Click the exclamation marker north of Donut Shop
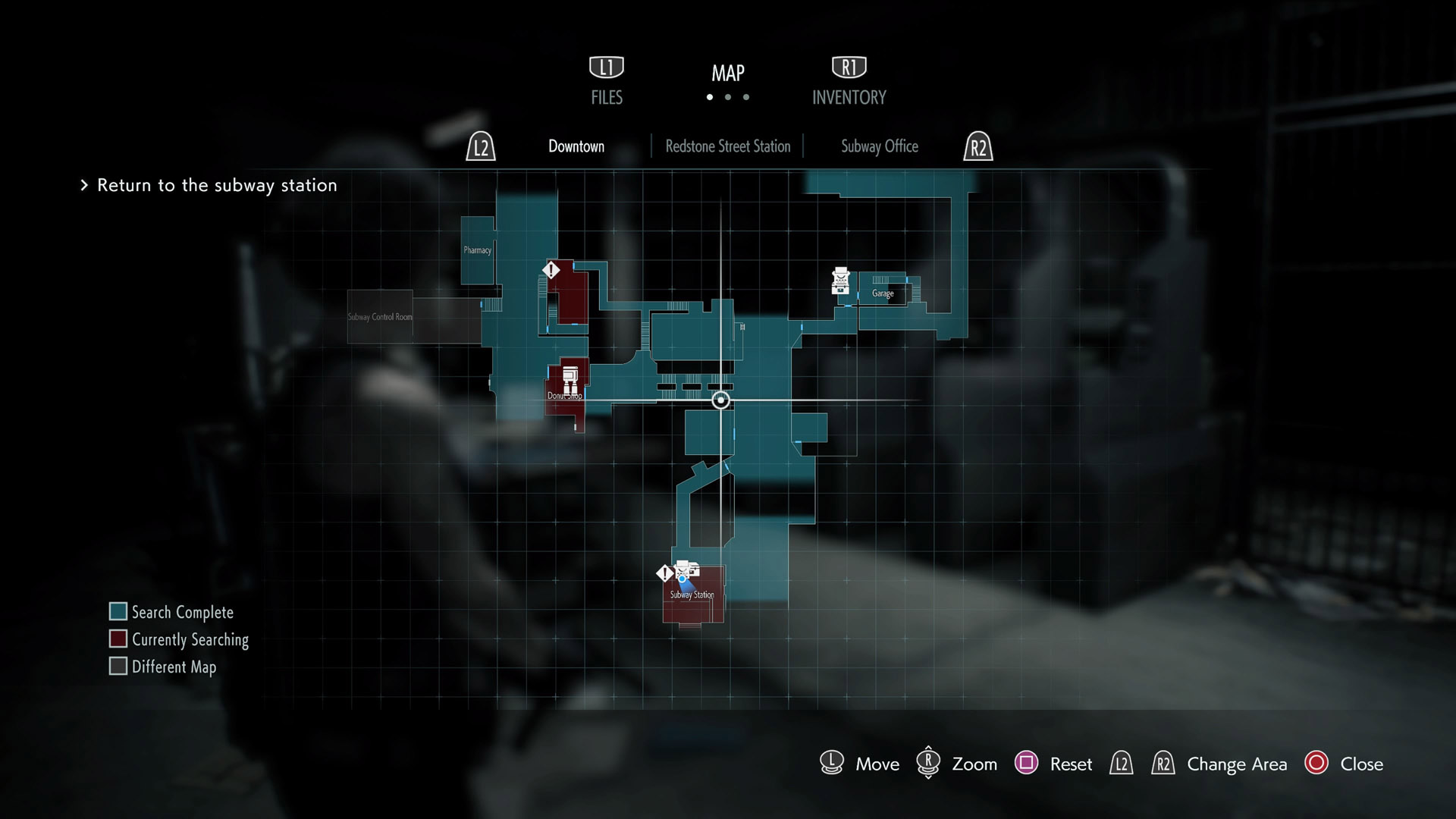Image resolution: width=1456 pixels, height=819 pixels. 551,269
